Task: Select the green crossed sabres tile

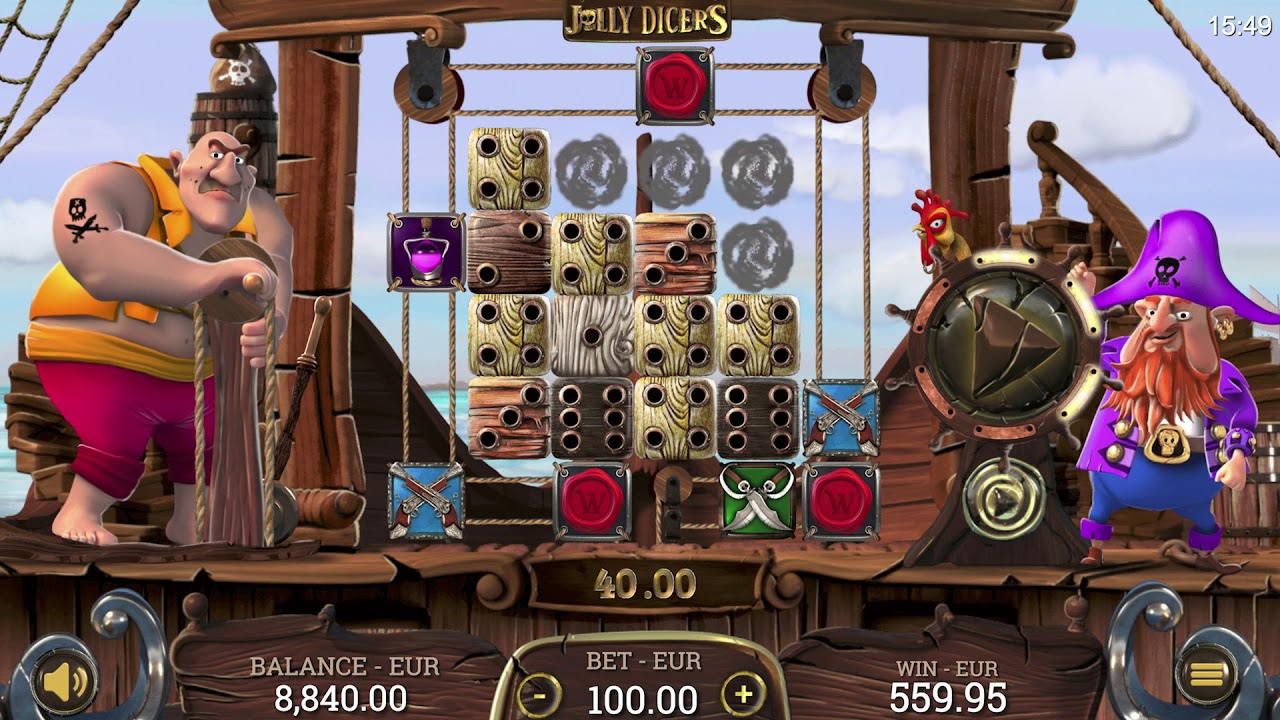Action: [x=757, y=500]
